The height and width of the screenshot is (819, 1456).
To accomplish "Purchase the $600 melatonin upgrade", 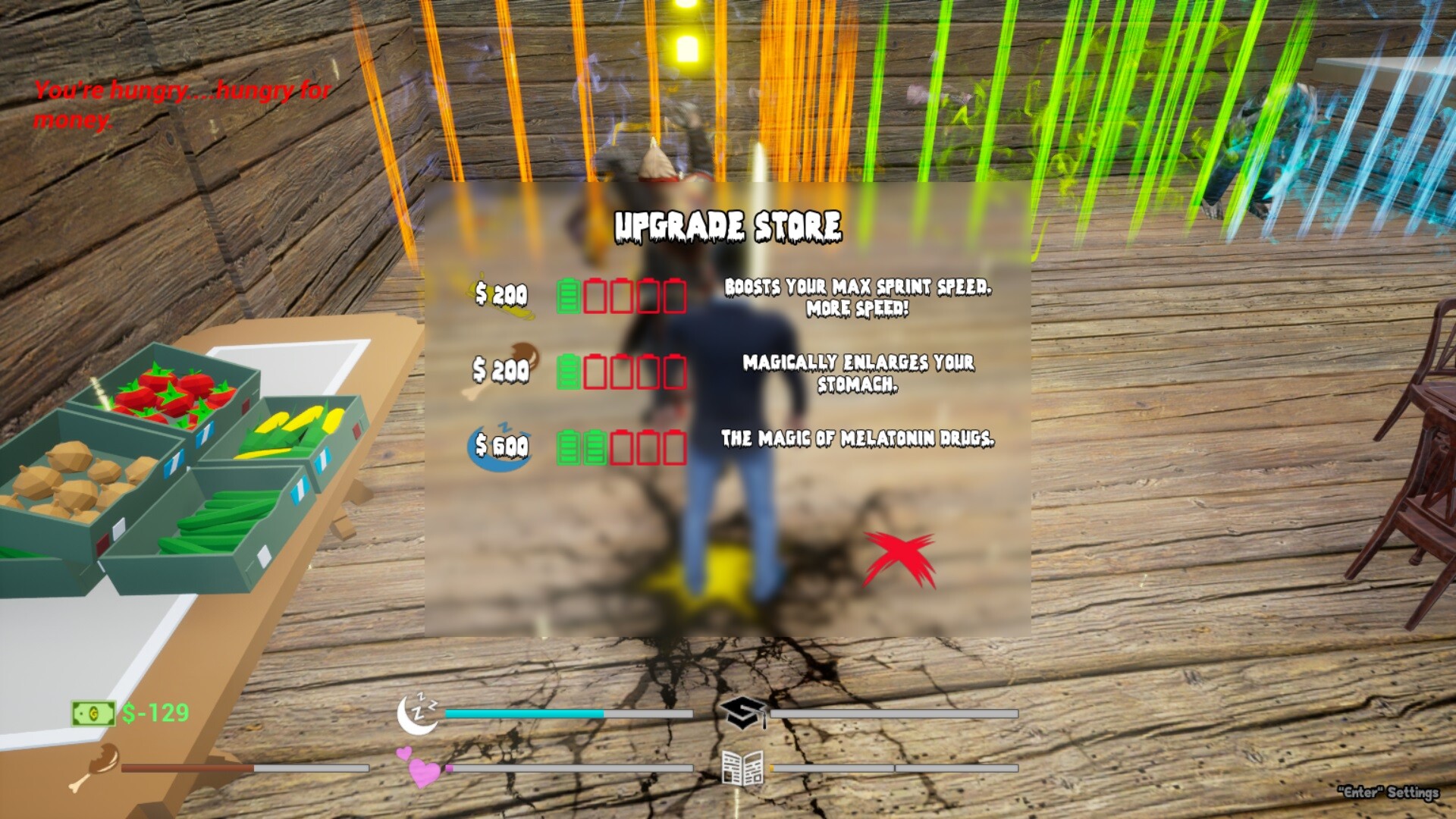I will tap(498, 444).
